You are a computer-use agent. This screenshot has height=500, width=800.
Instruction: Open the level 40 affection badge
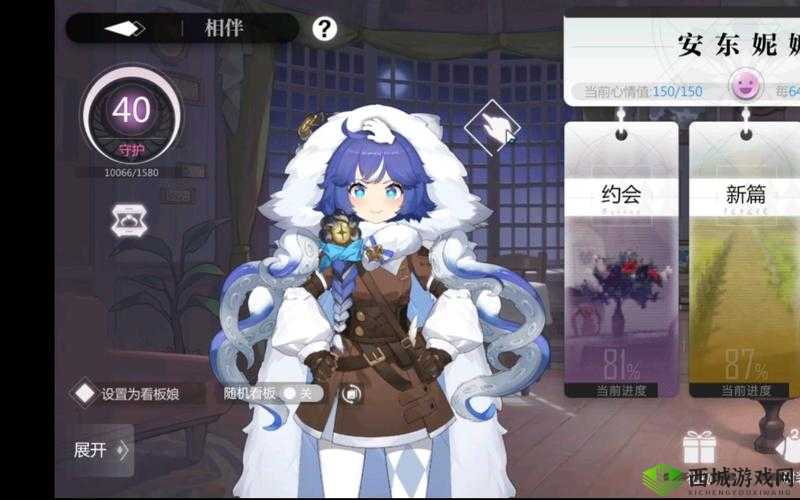coord(130,115)
